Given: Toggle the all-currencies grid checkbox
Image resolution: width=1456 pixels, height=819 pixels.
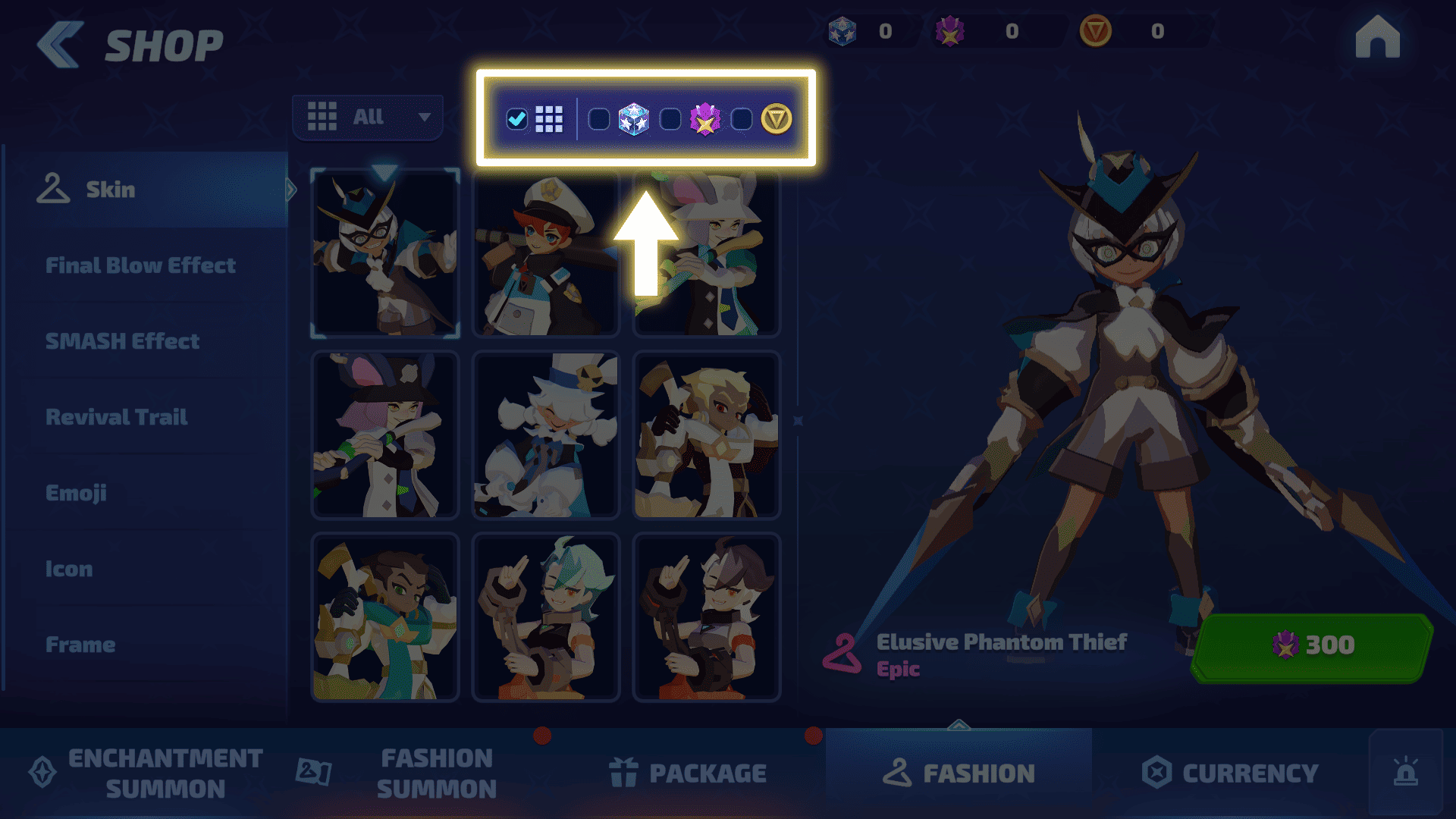Looking at the screenshot, I should click(x=517, y=119).
